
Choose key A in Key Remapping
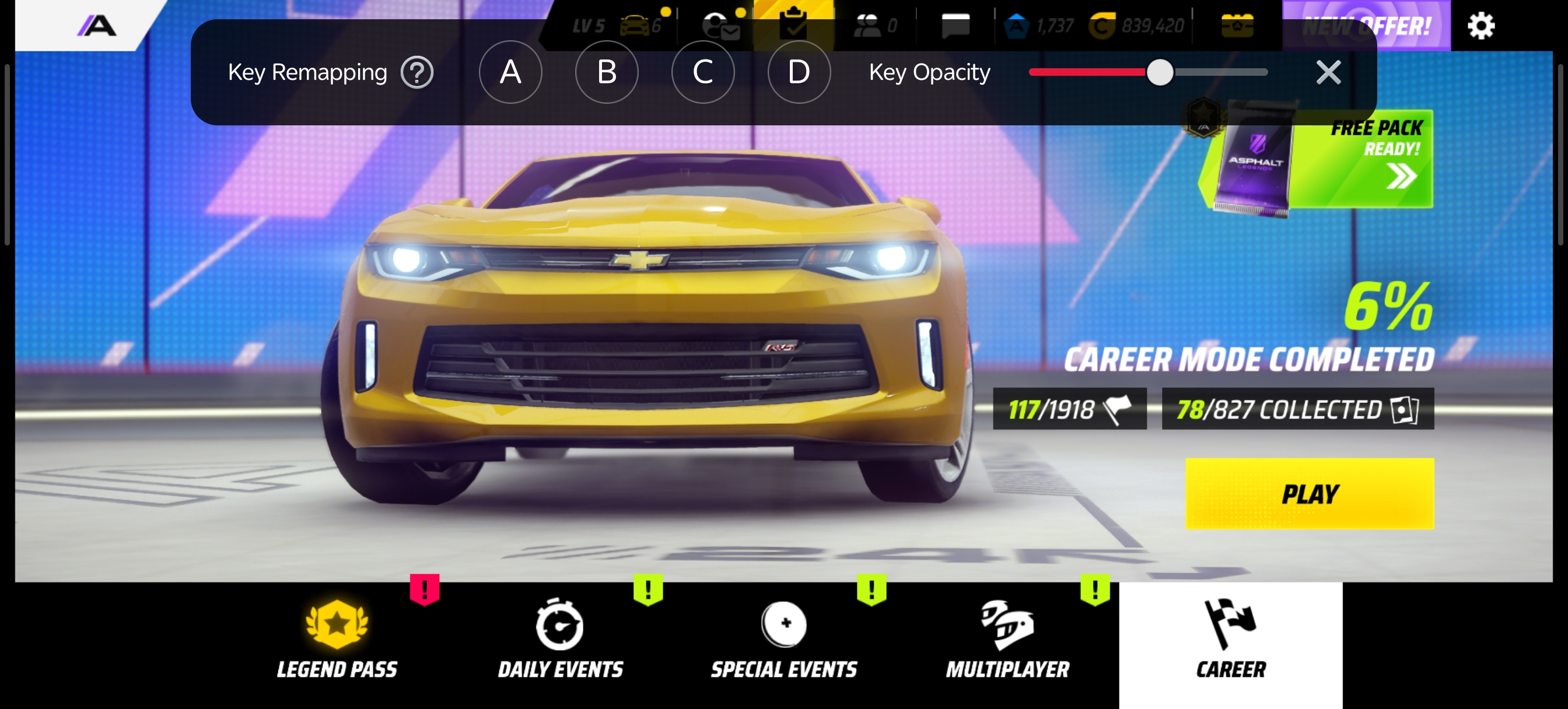tap(510, 72)
